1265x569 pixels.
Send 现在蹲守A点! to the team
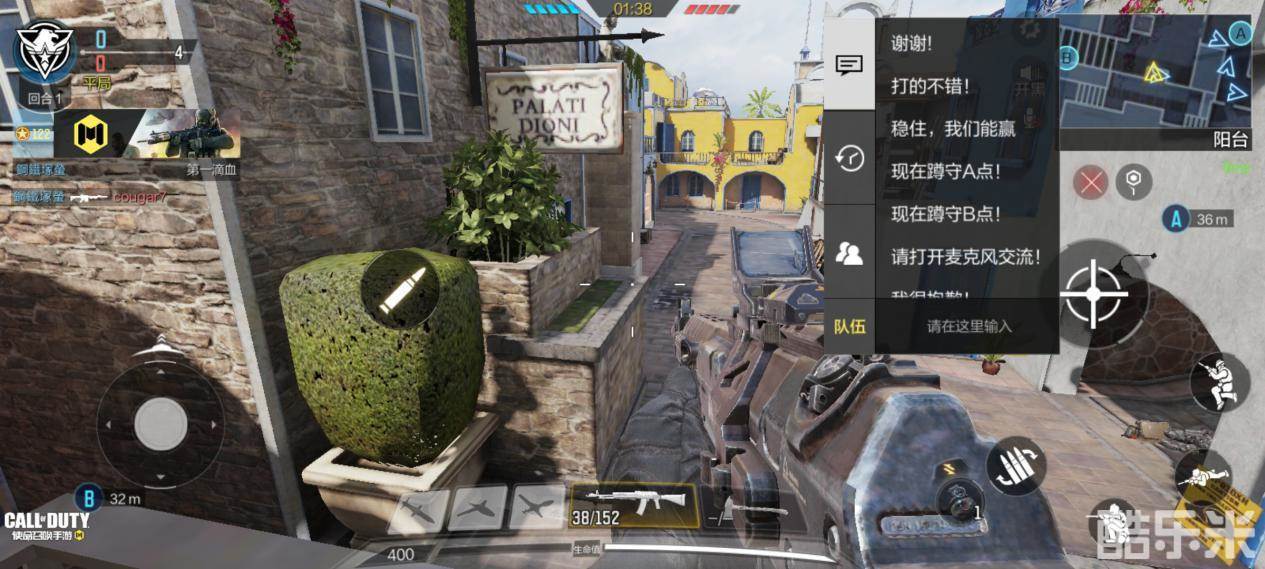[x=945, y=171]
